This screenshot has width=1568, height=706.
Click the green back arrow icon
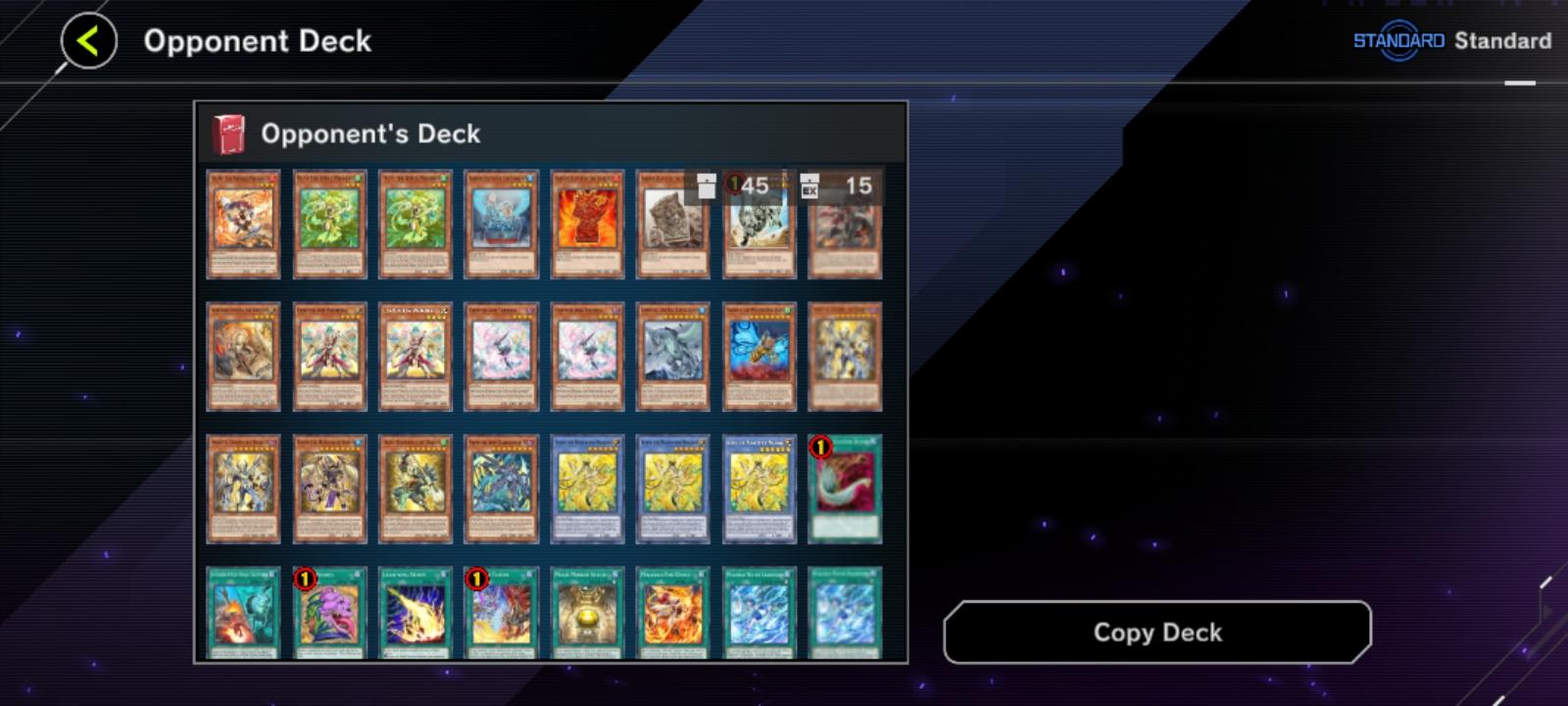pos(89,40)
